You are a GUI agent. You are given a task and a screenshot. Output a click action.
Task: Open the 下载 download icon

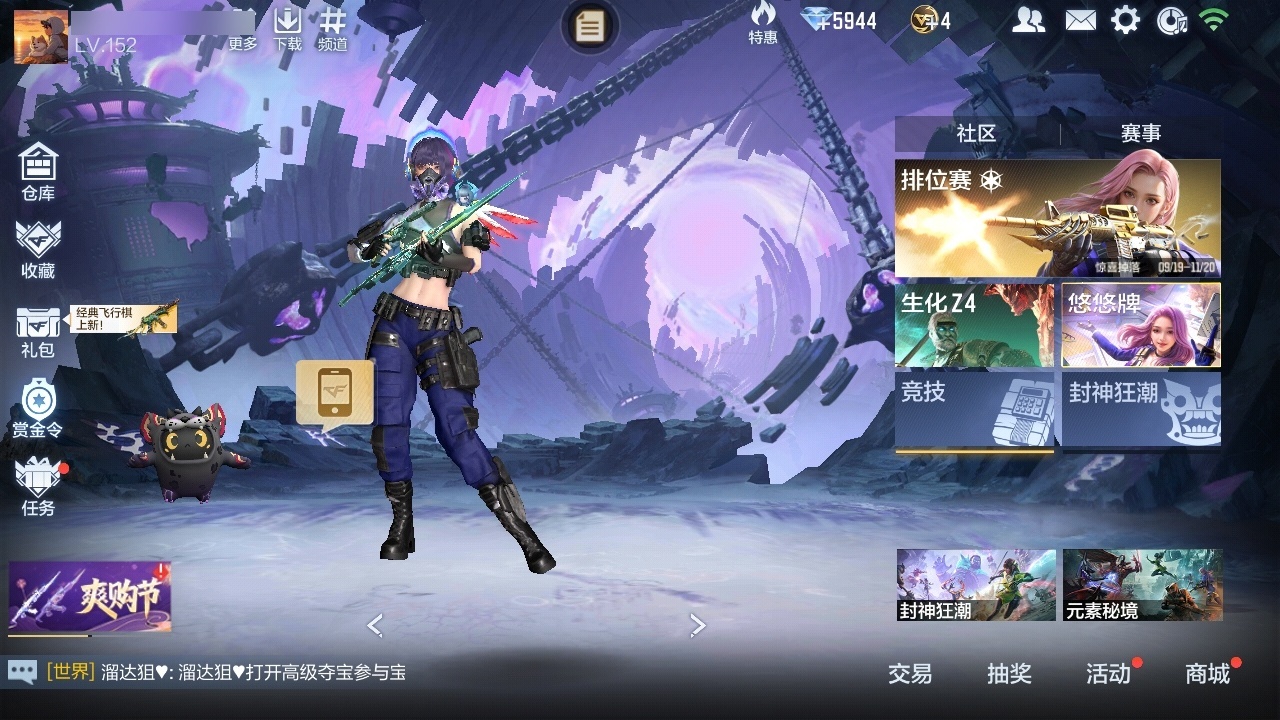coord(288,28)
